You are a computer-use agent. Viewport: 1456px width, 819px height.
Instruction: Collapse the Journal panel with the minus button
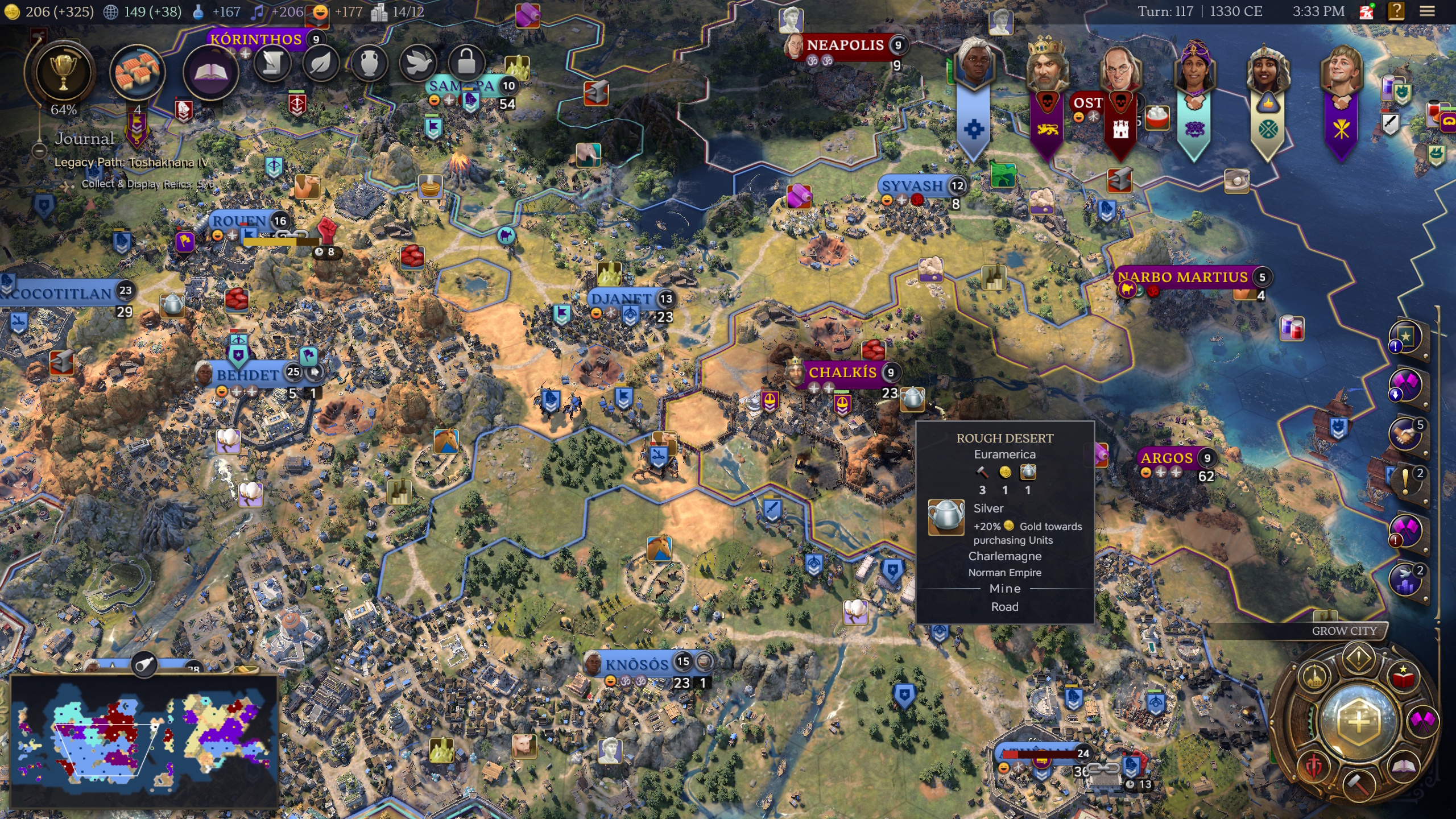(x=39, y=151)
